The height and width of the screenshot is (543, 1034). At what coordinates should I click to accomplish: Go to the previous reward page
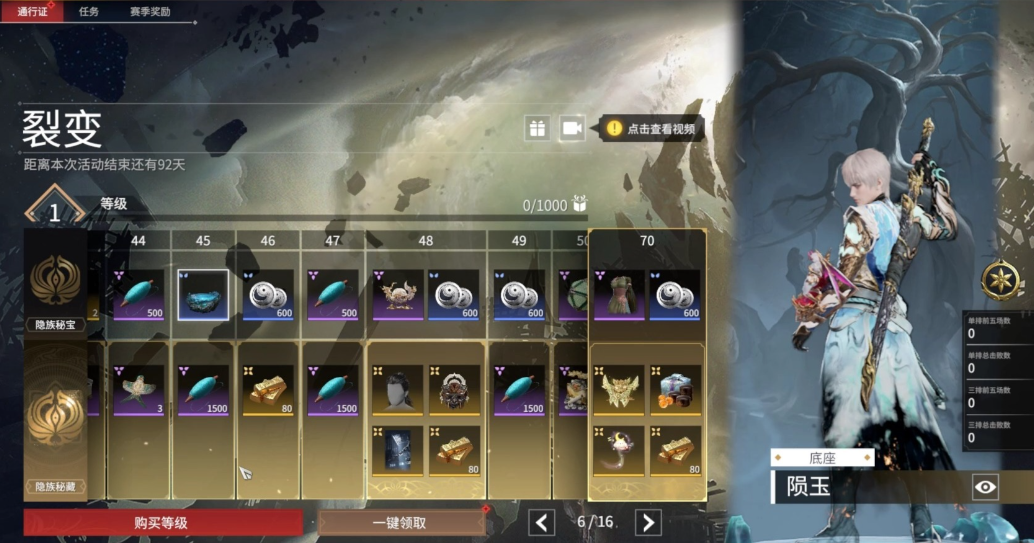[x=542, y=522]
